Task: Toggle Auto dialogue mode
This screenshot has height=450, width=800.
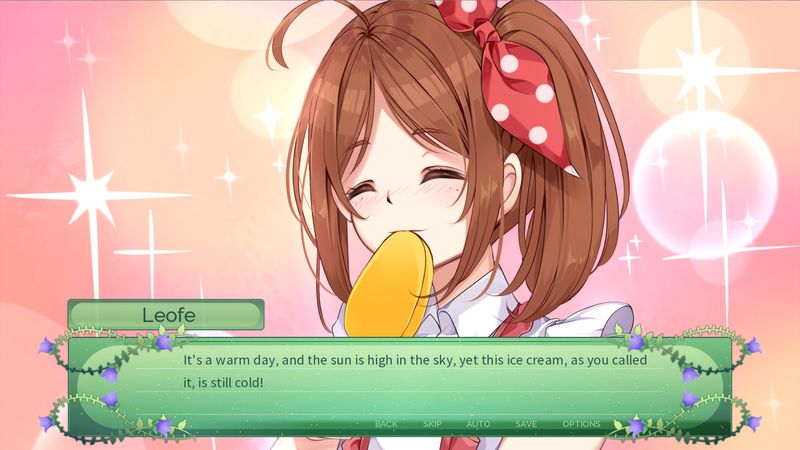Action: 478,424
